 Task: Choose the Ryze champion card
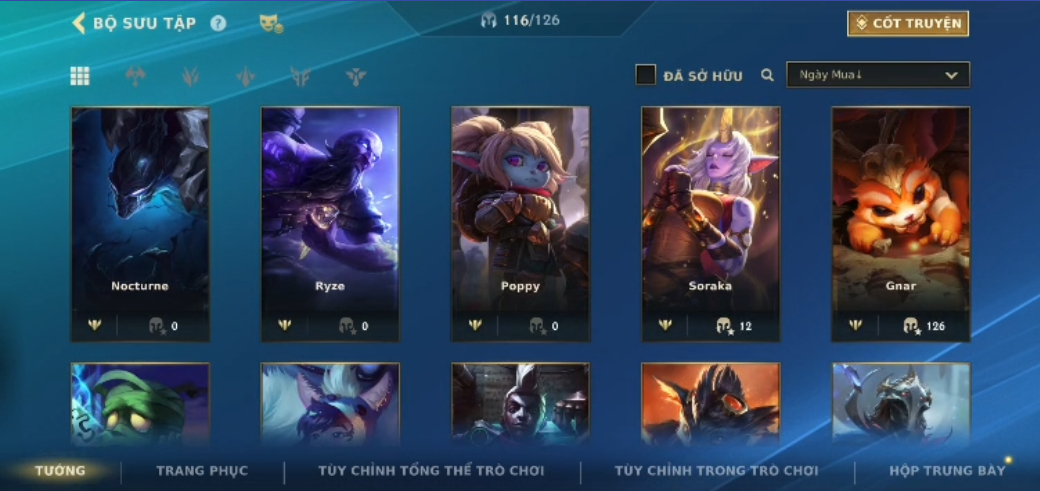pyautogui.click(x=330, y=223)
